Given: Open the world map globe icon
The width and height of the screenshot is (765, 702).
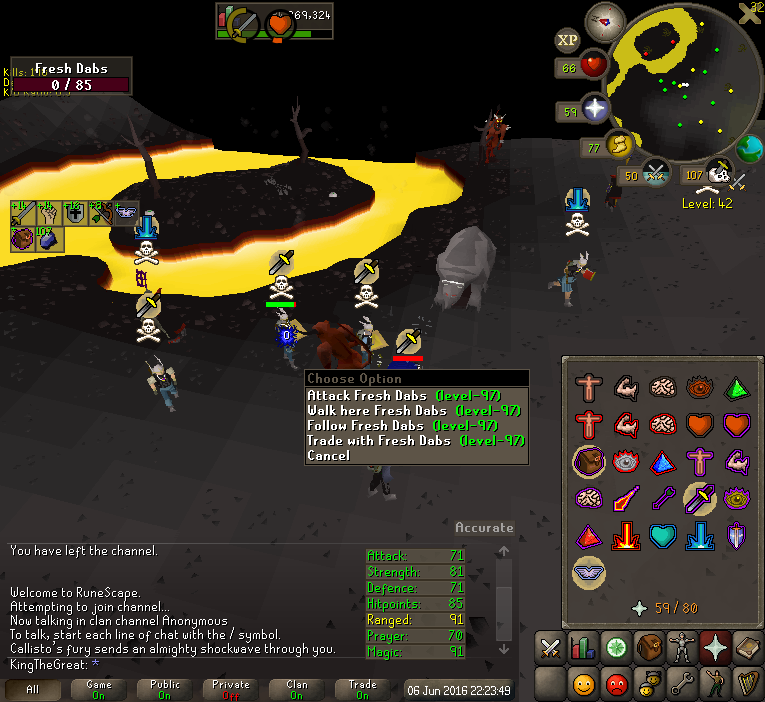Looking at the screenshot, I should (750, 150).
